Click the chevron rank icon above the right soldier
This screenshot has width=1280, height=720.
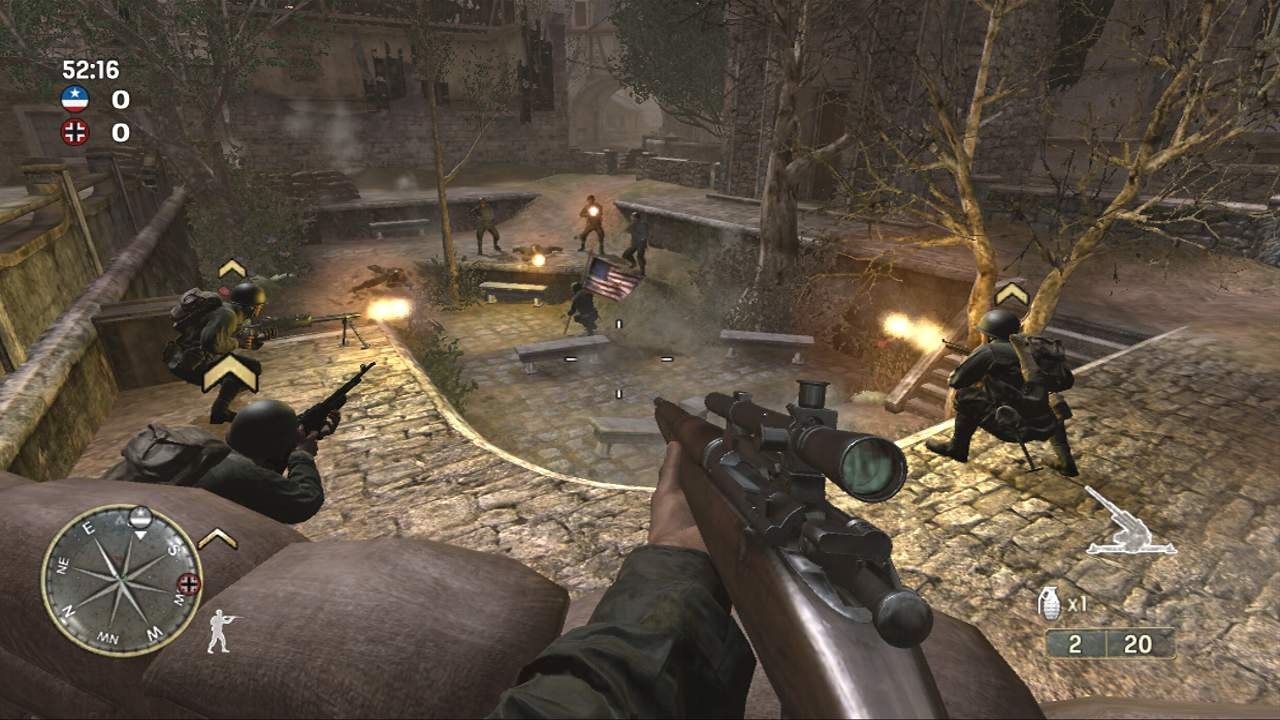(x=1010, y=293)
